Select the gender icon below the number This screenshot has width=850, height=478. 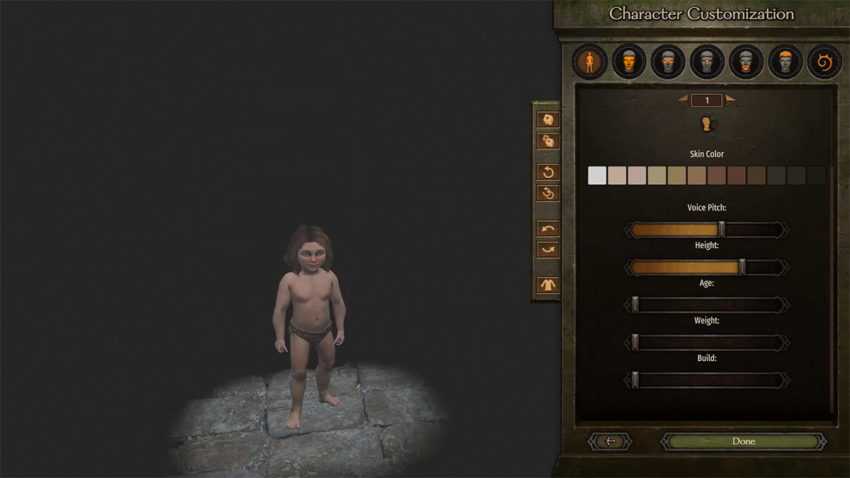coord(706,124)
